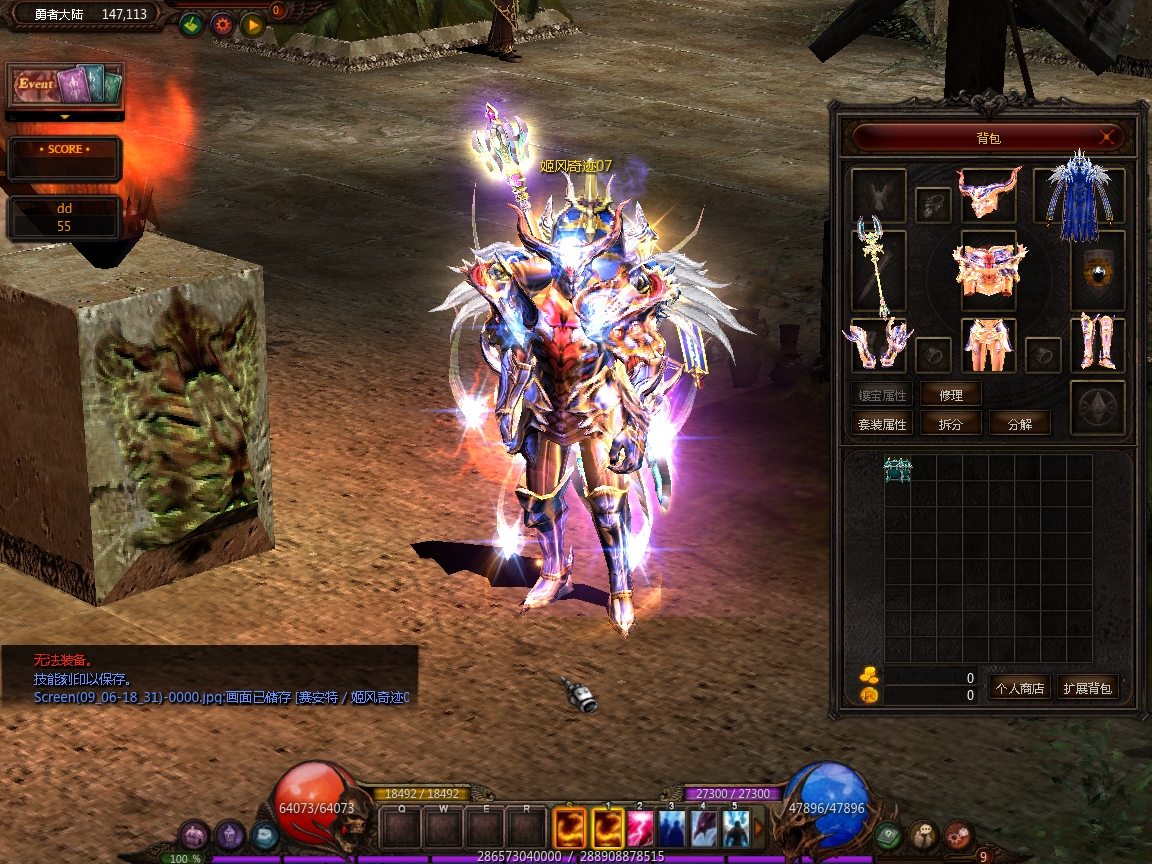Select the equipped gloves slot
1152x864 pixels.
coord(878,345)
